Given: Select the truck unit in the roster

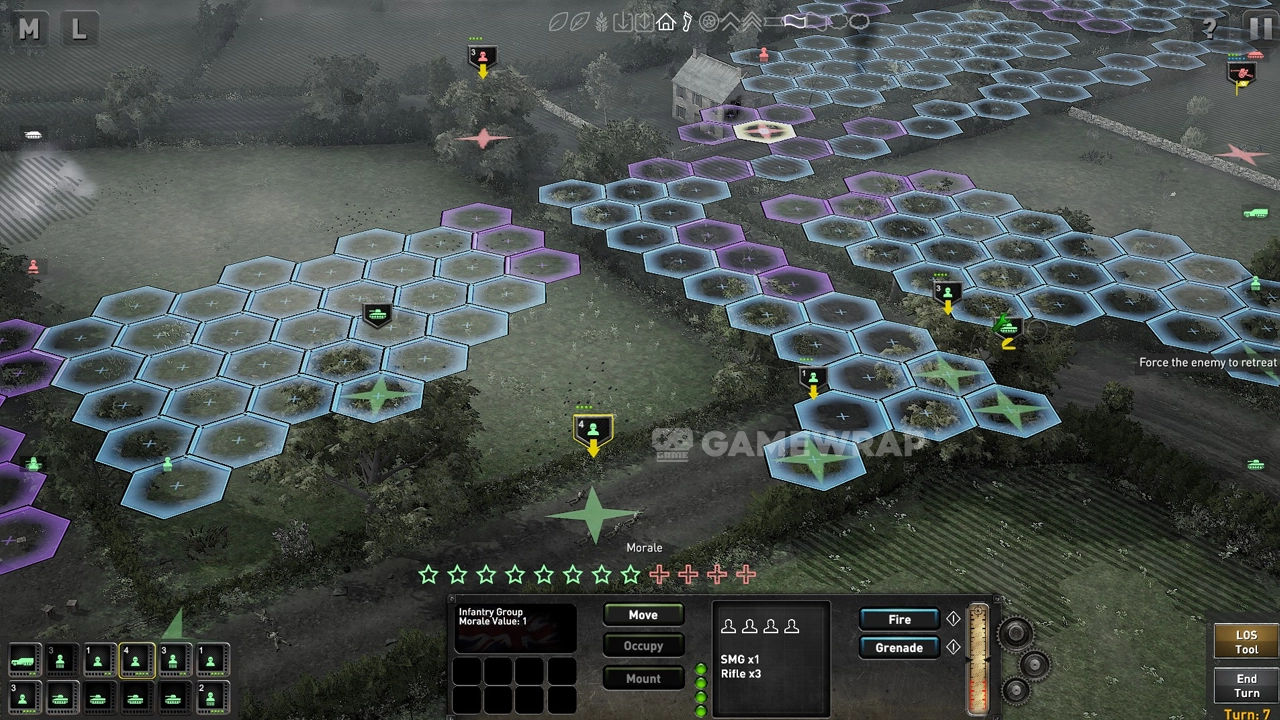Looking at the screenshot, I should click(23, 660).
